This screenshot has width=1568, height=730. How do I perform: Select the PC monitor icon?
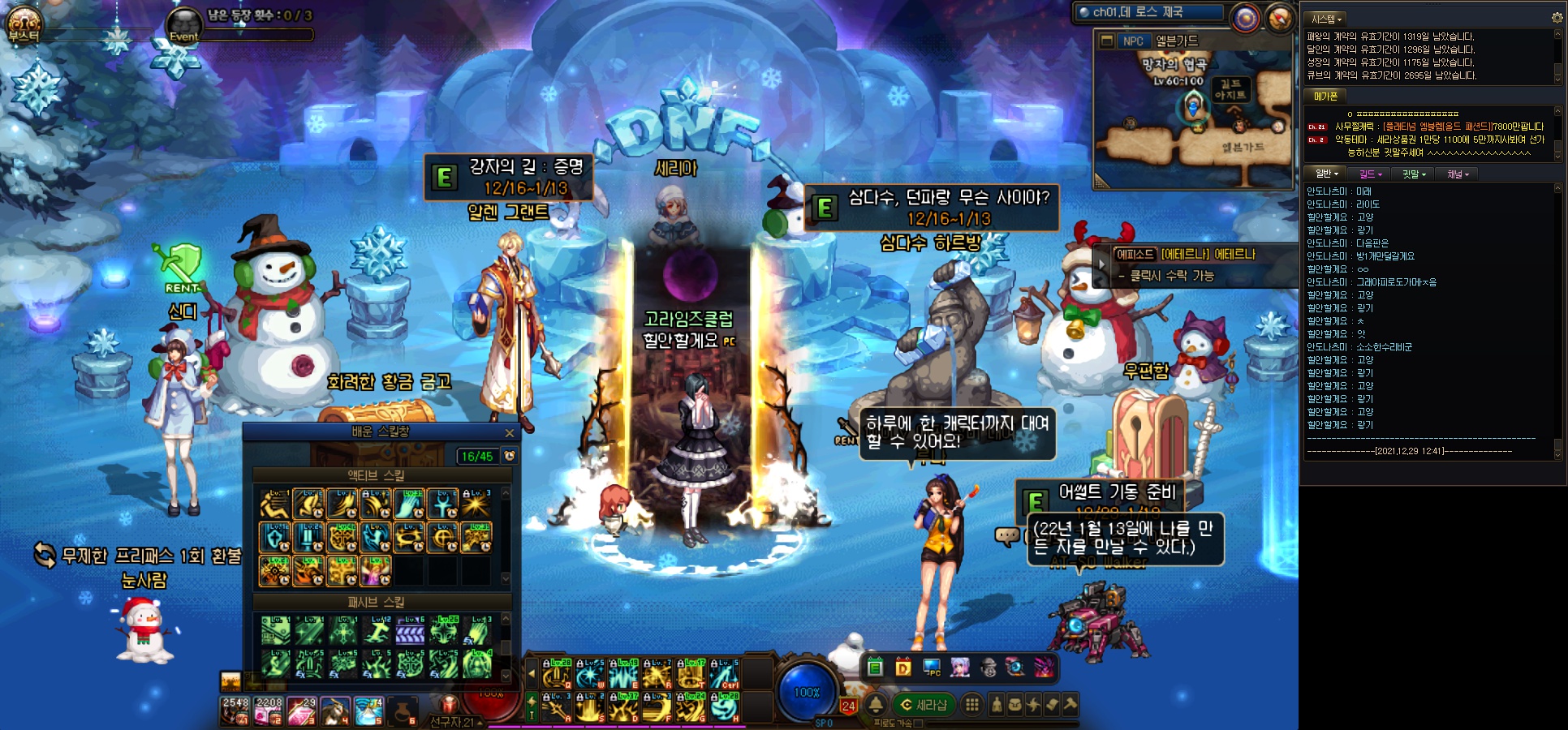tap(932, 668)
